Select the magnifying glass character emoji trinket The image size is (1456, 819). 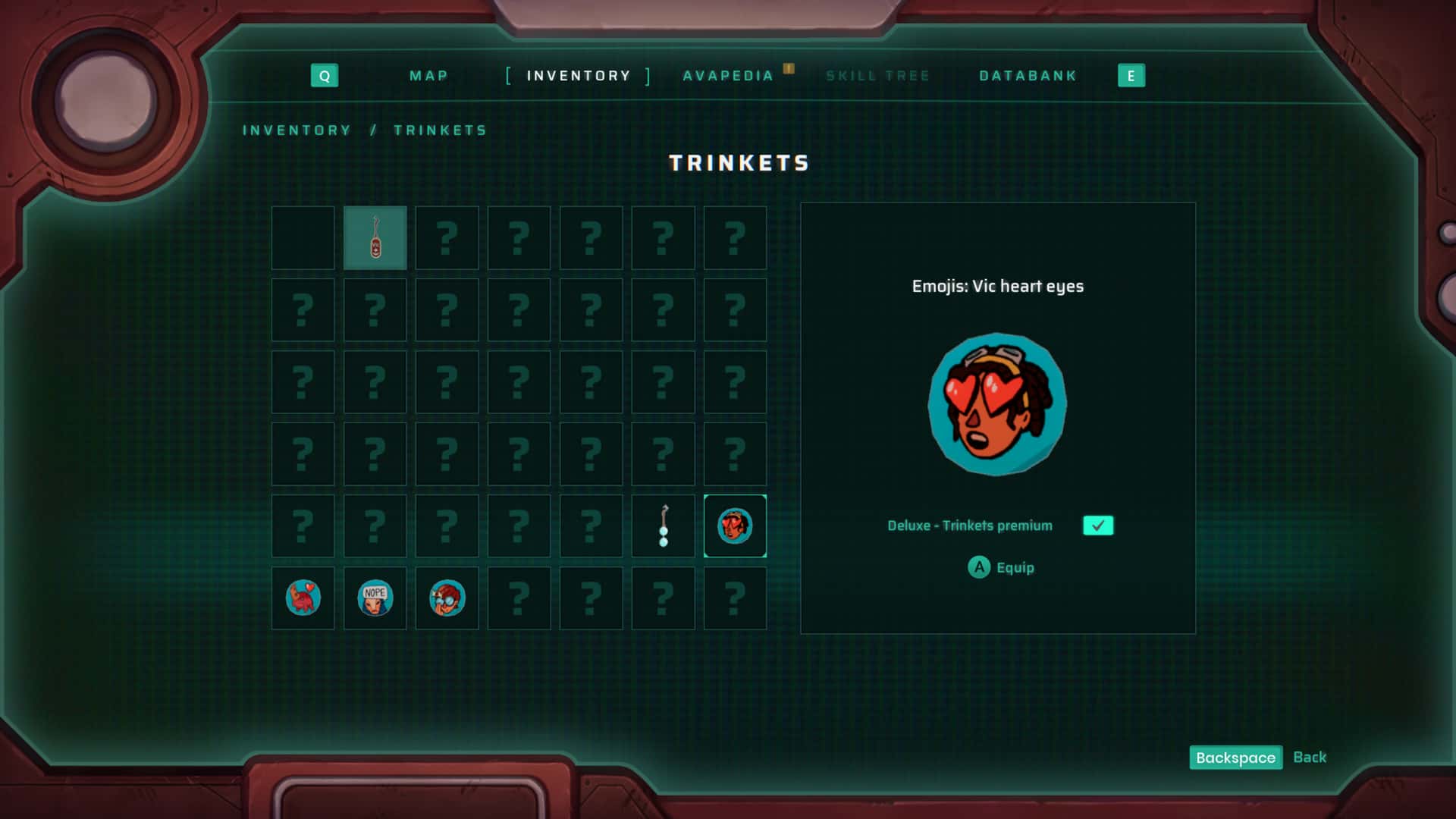[447, 598]
